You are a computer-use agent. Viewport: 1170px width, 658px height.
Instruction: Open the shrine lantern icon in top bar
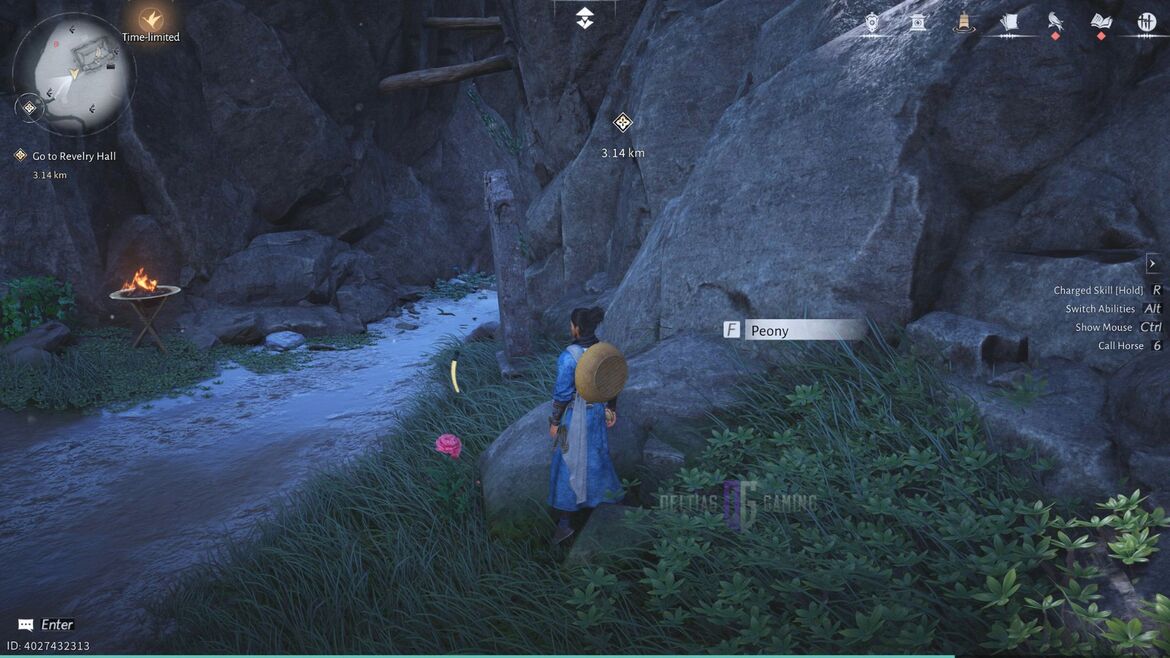[918, 22]
